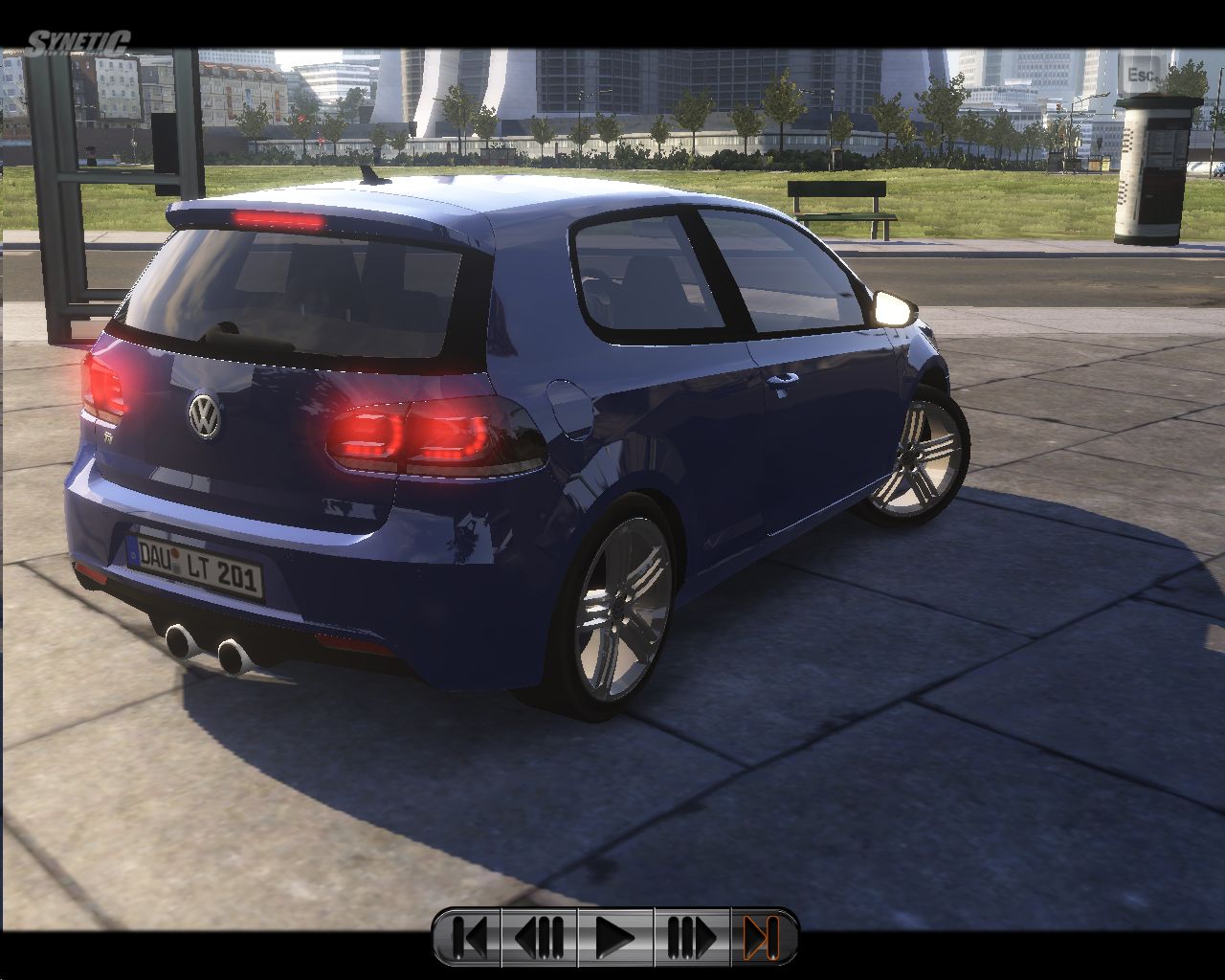Step the replay backward one frame

pos(540,937)
